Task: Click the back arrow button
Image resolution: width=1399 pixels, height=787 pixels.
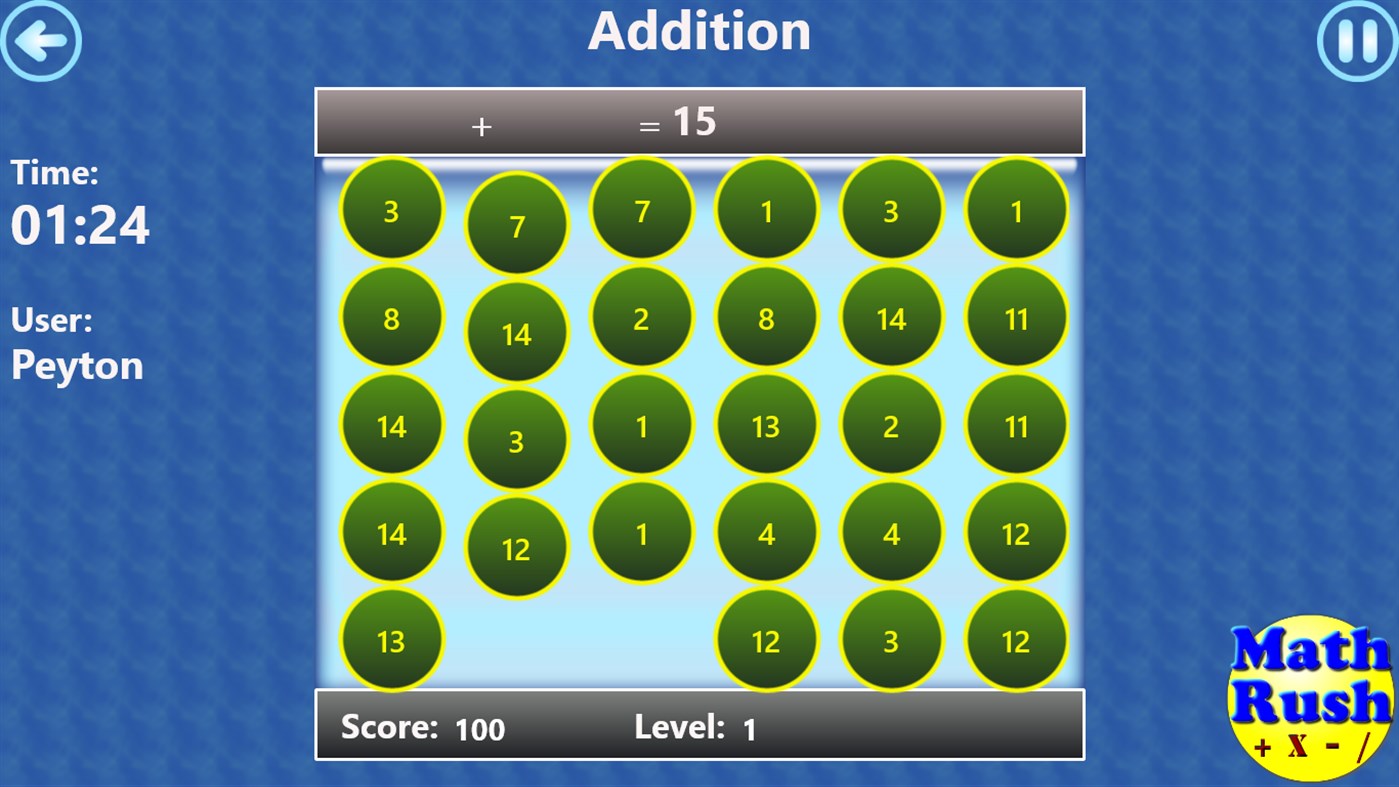Action: tap(42, 40)
